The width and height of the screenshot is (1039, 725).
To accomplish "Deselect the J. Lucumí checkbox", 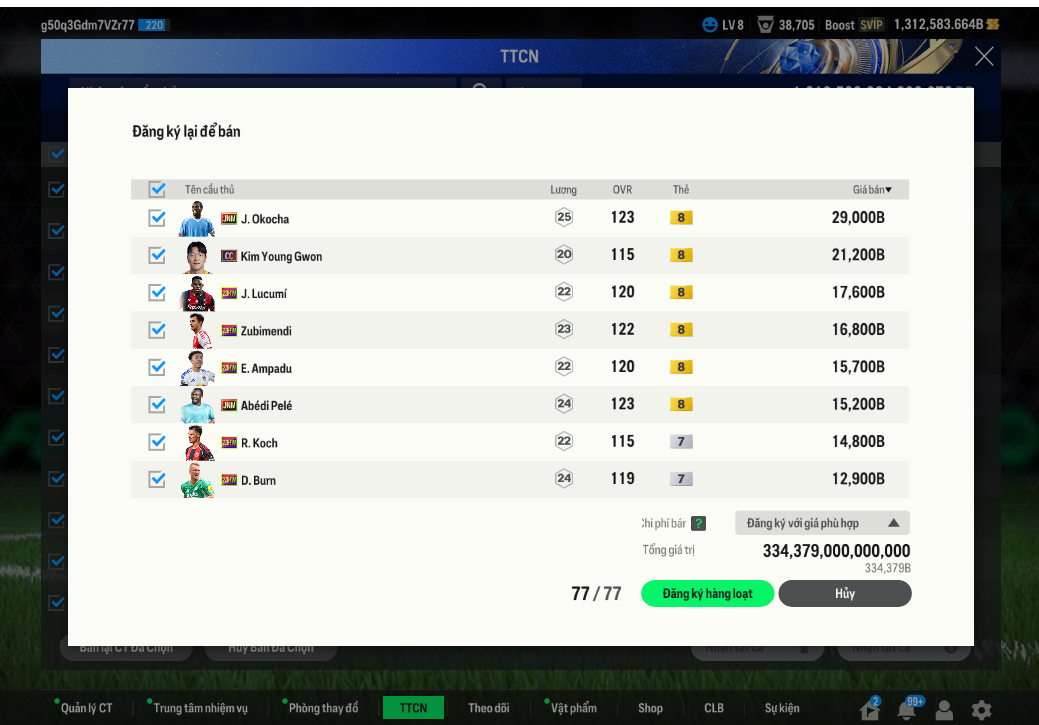I will pyautogui.click(x=157, y=293).
